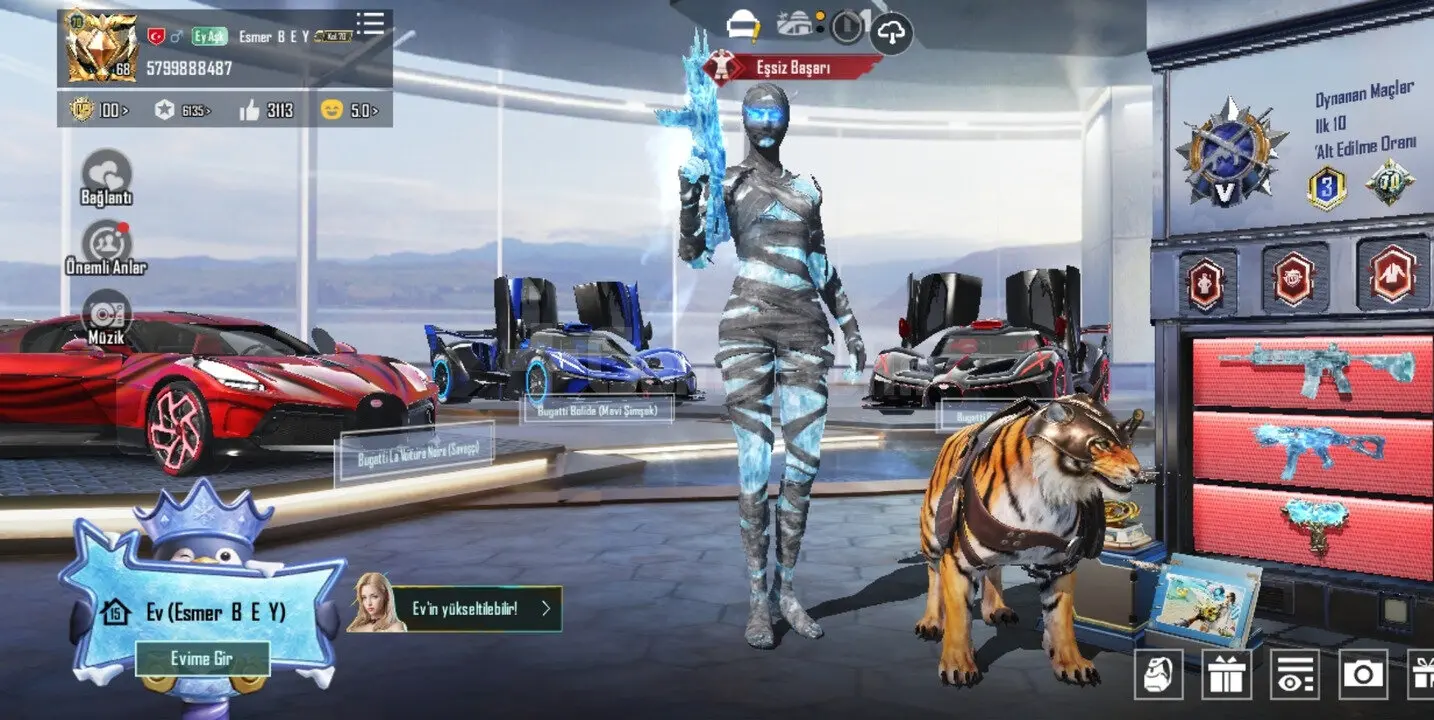1434x720 pixels.
Task: Click the cloud upload icon
Action: click(x=891, y=33)
